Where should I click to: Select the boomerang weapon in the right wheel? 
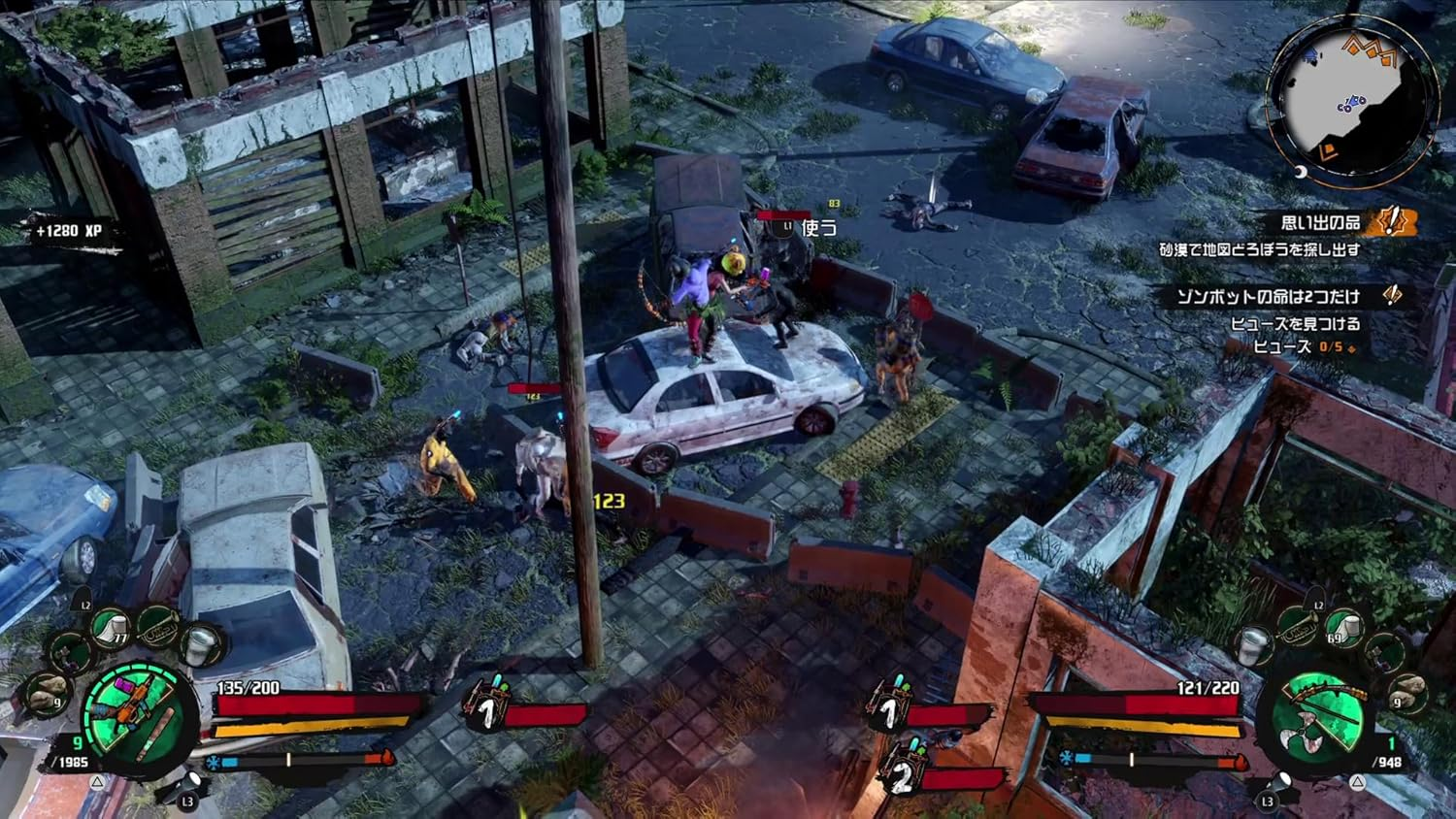[1303, 731]
